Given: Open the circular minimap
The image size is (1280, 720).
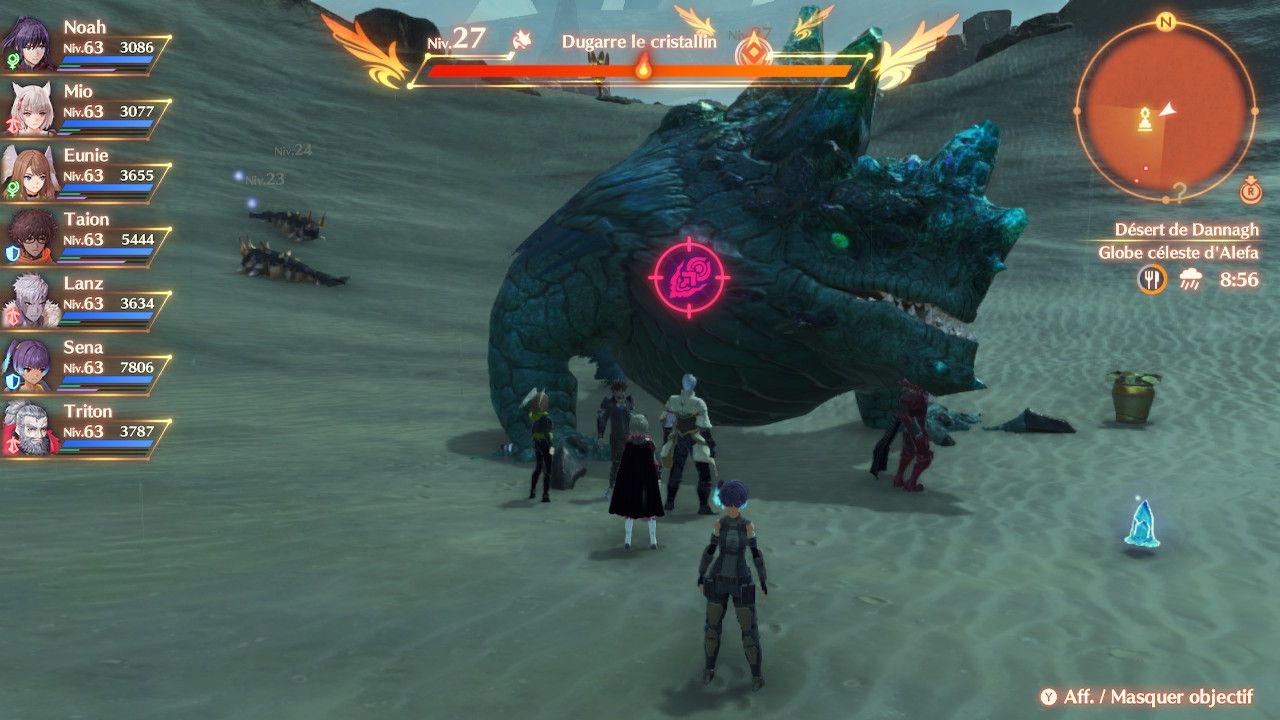Looking at the screenshot, I should (x=1165, y=111).
